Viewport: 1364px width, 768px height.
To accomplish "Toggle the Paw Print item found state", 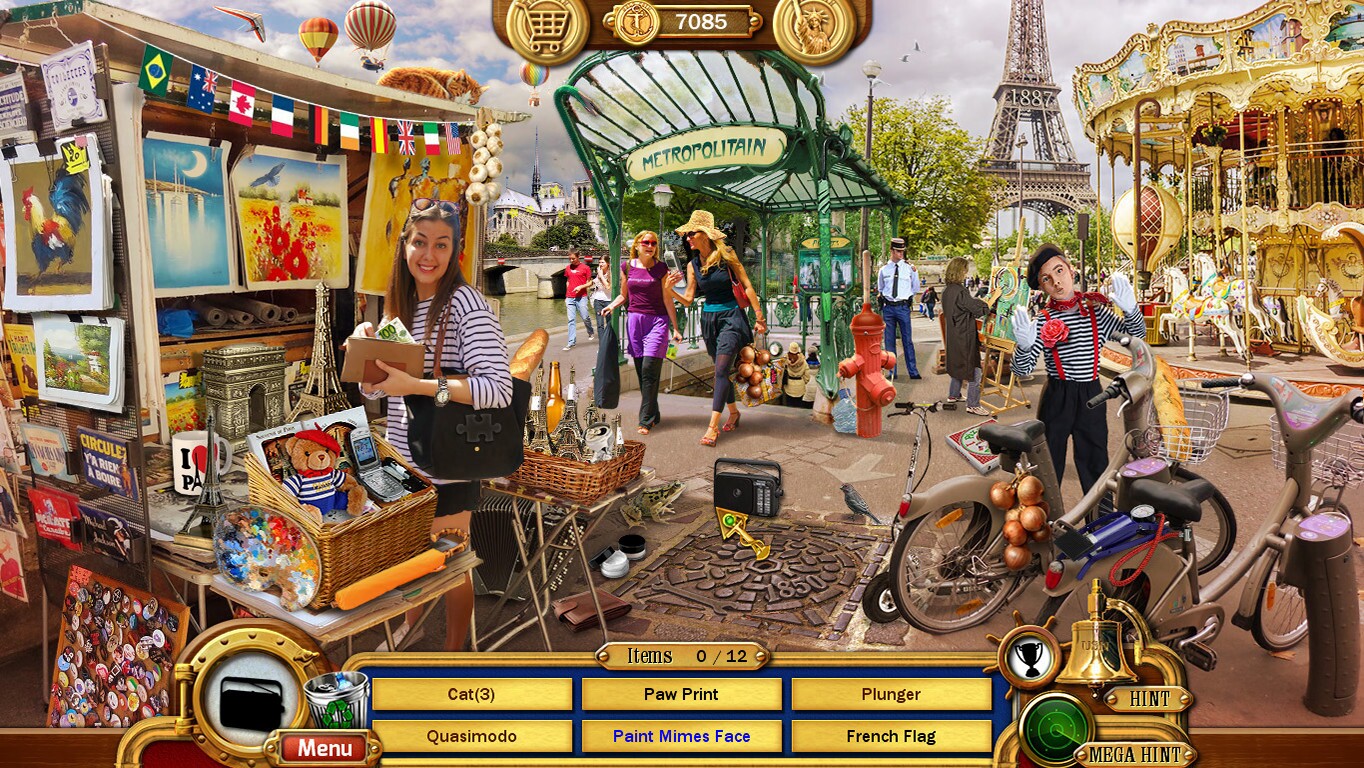I will click(681, 694).
